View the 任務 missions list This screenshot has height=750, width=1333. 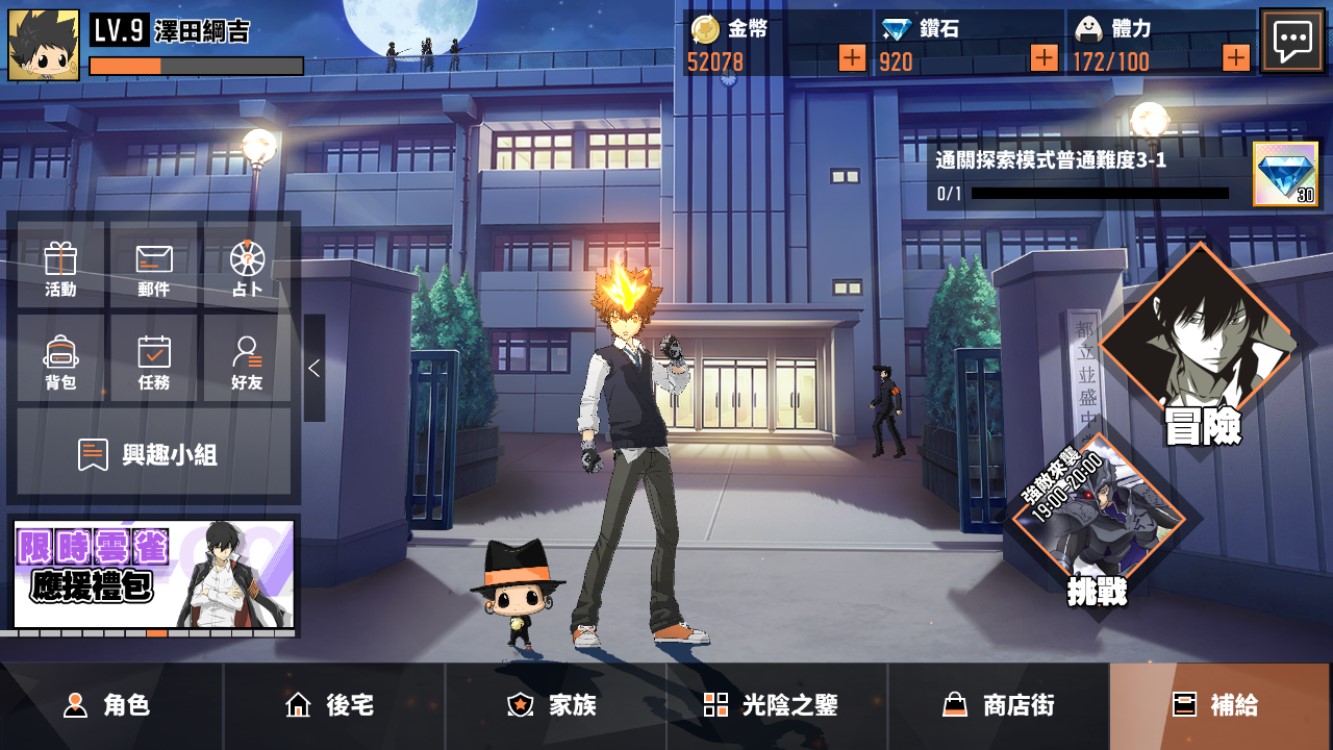point(153,361)
